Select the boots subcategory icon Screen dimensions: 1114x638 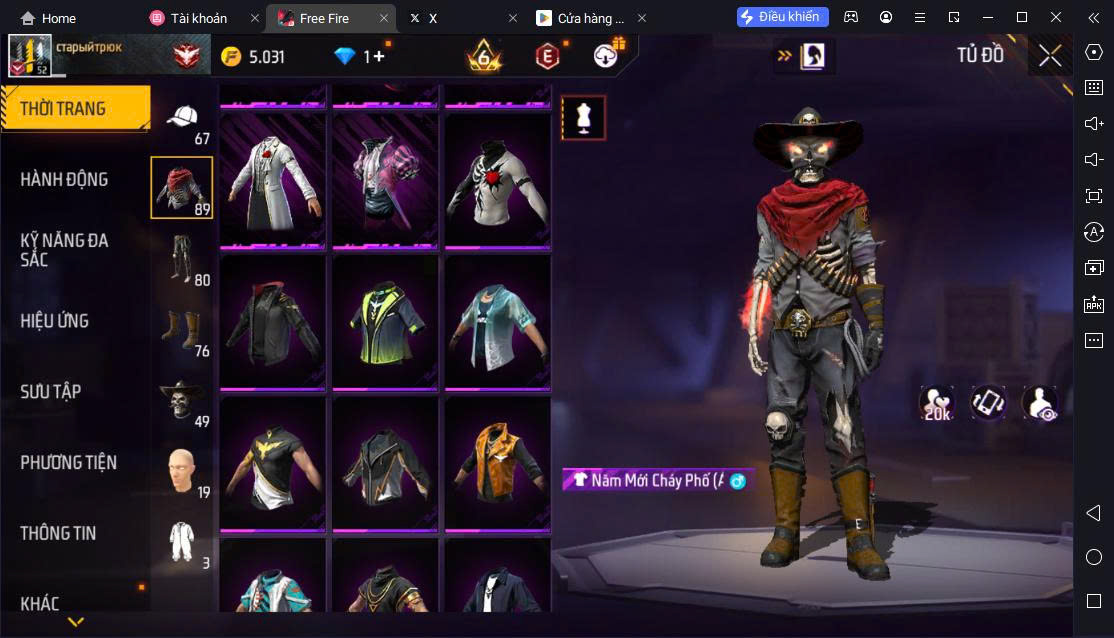(182, 330)
